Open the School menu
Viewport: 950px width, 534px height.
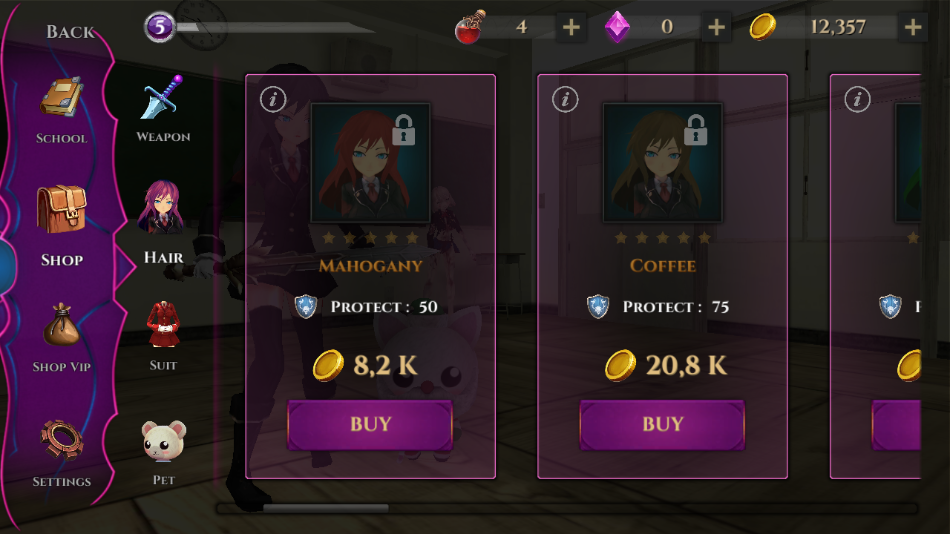(x=62, y=110)
